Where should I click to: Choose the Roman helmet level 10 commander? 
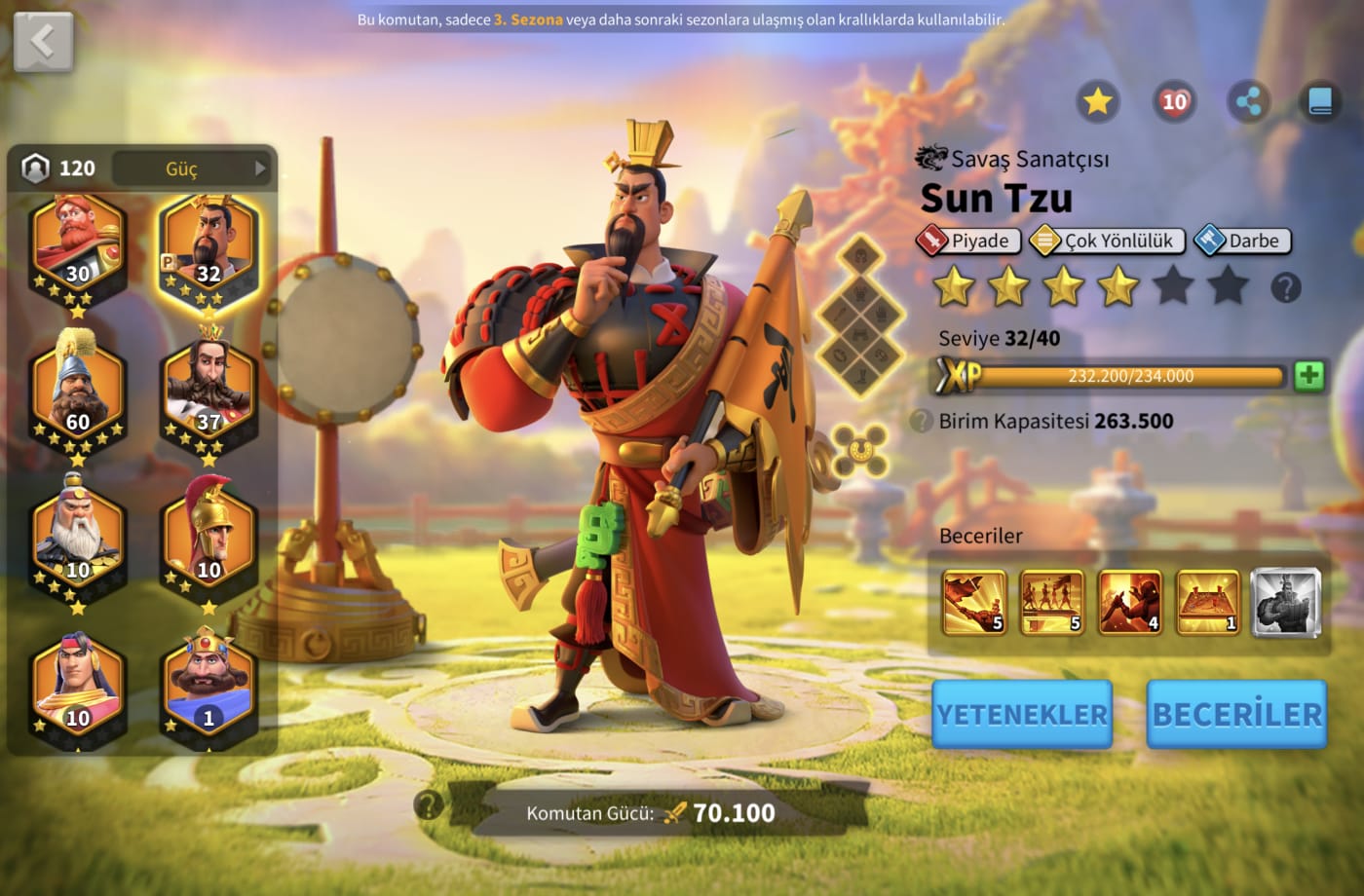coord(208,536)
